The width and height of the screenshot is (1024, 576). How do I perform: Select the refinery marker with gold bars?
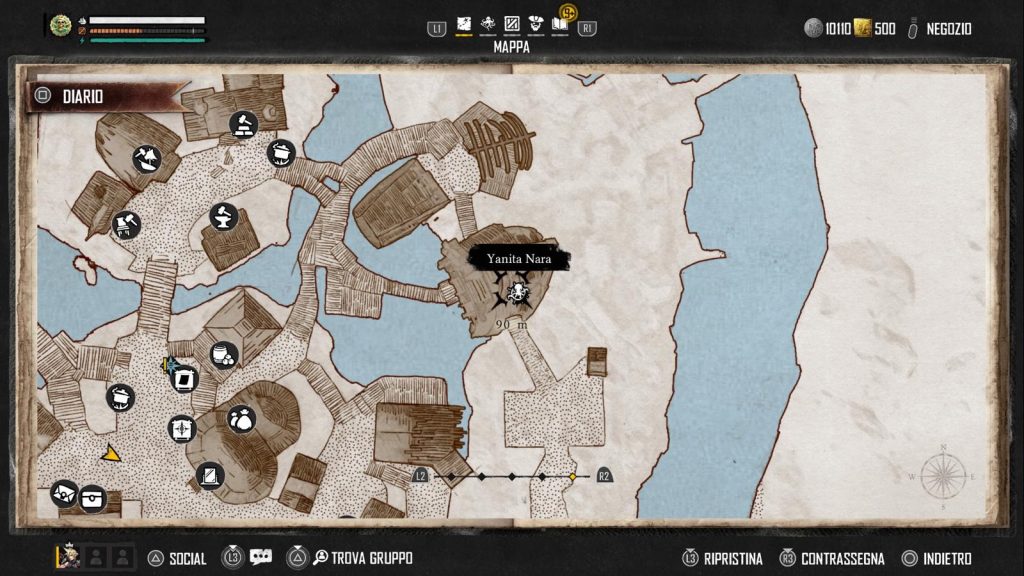tap(243, 125)
